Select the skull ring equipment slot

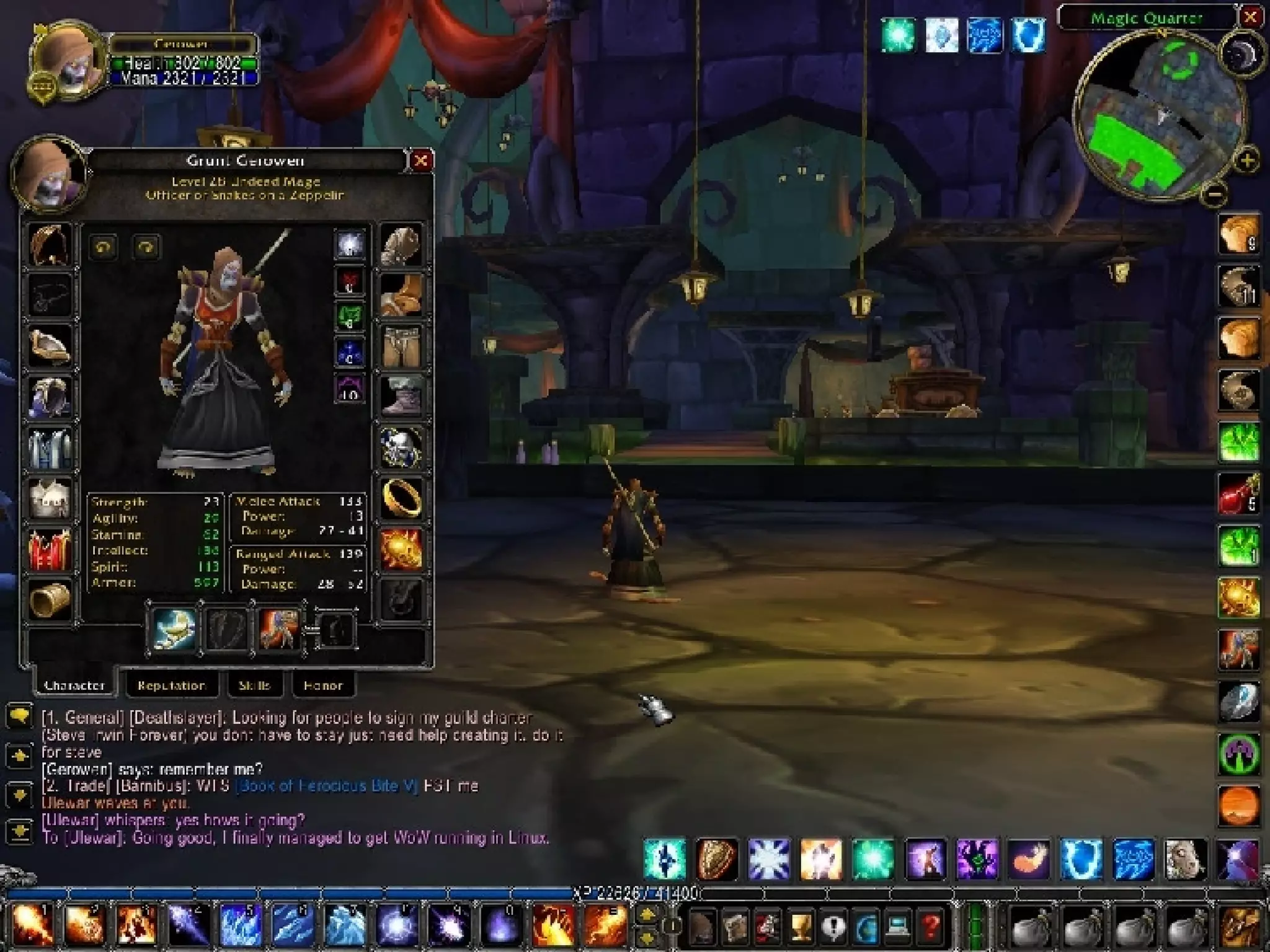(x=401, y=446)
